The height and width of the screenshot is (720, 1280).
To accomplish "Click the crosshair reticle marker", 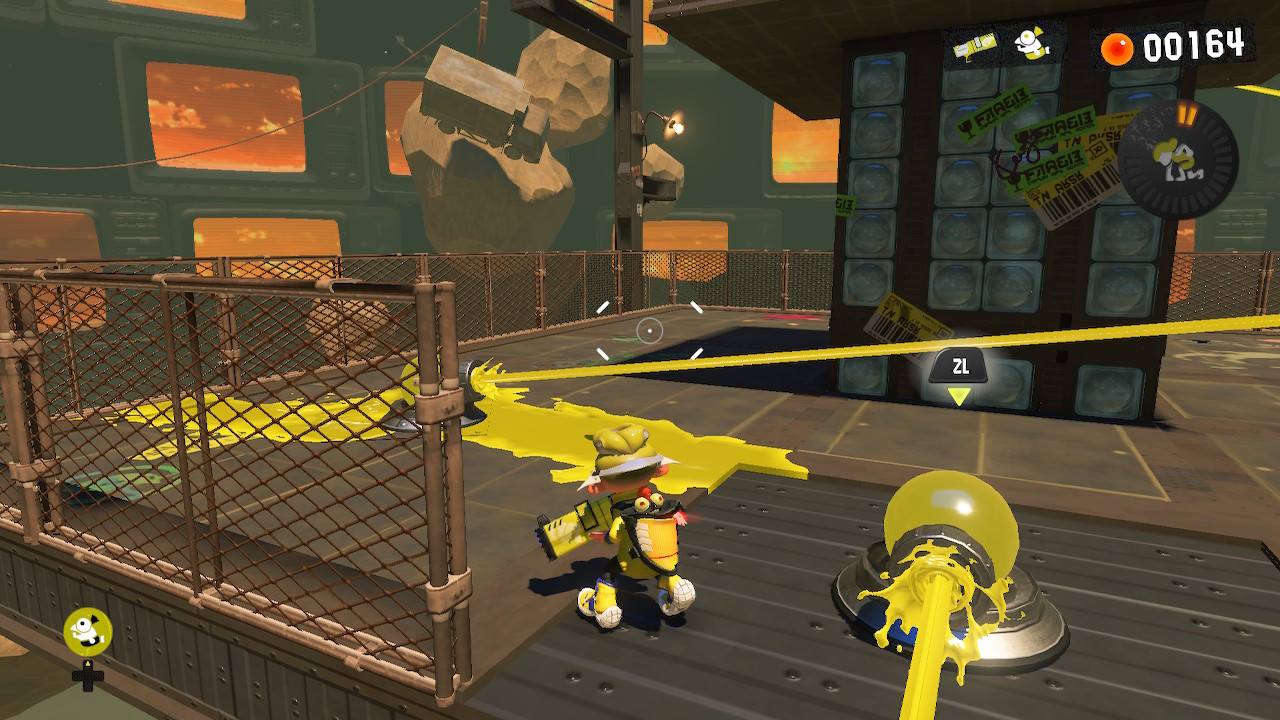I will click(650, 333).
